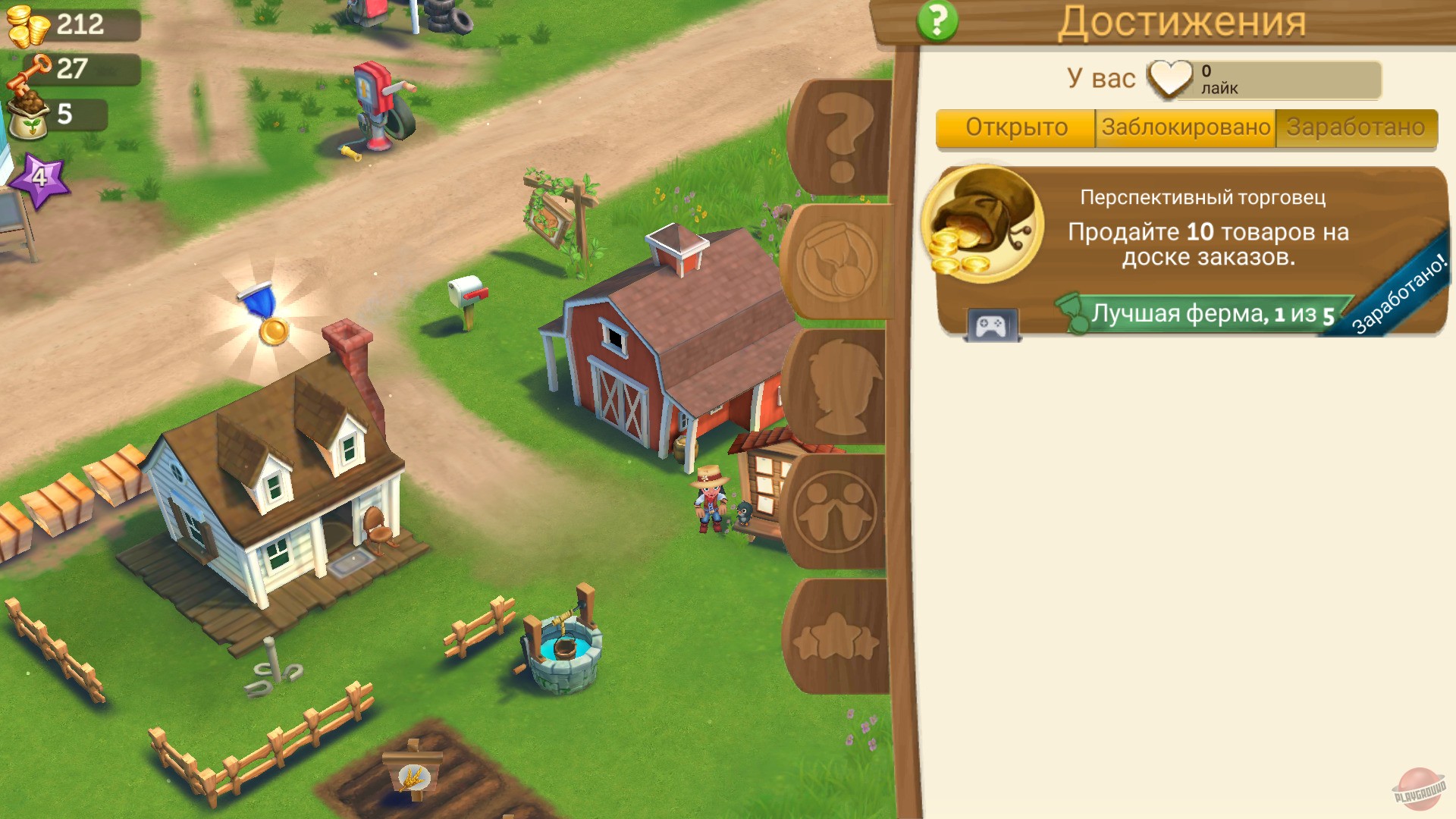Click the heart likes counter

pyautogui.click(x=1171, y=76)
